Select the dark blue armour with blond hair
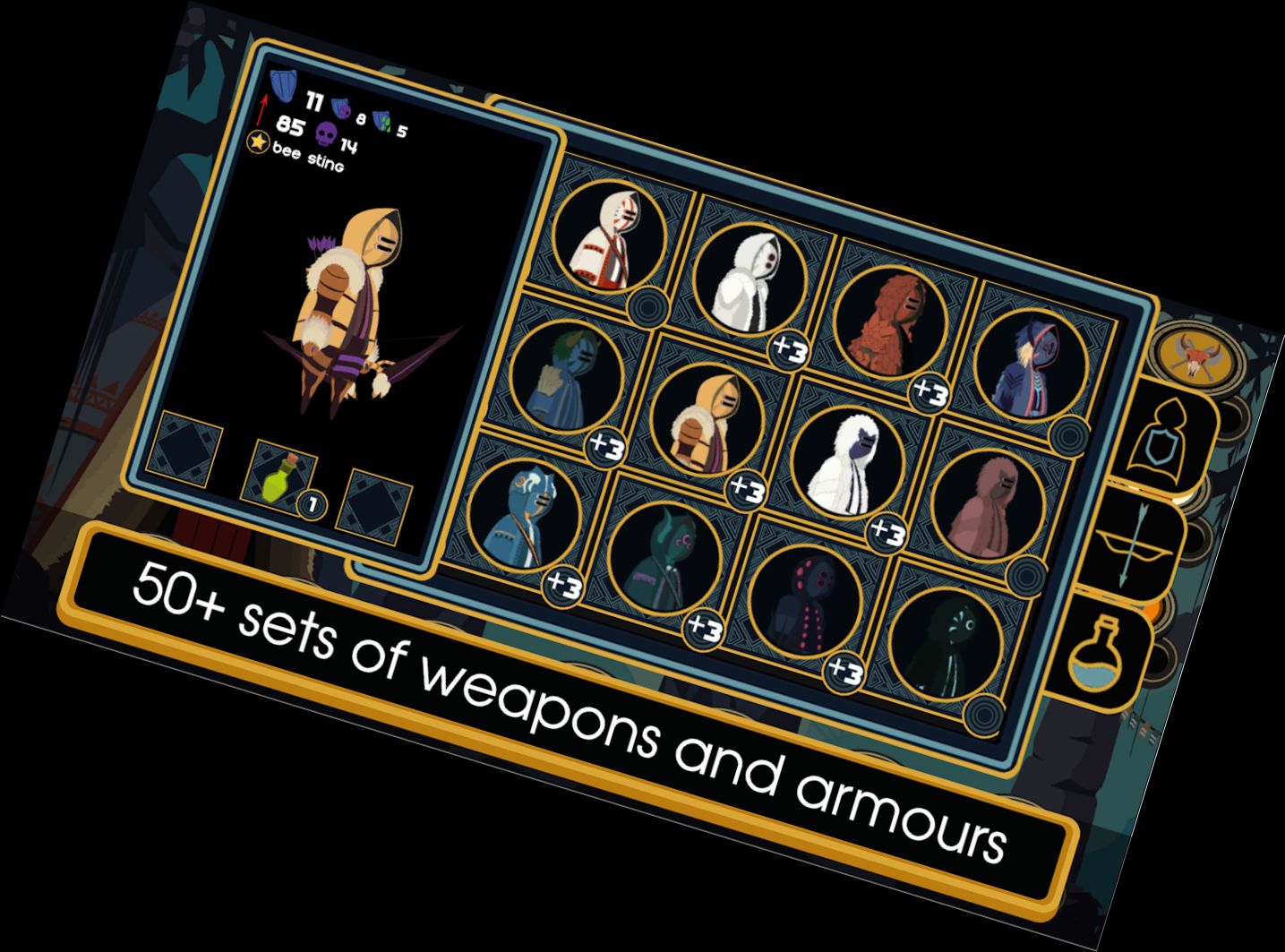 (x=1032, y=366)
